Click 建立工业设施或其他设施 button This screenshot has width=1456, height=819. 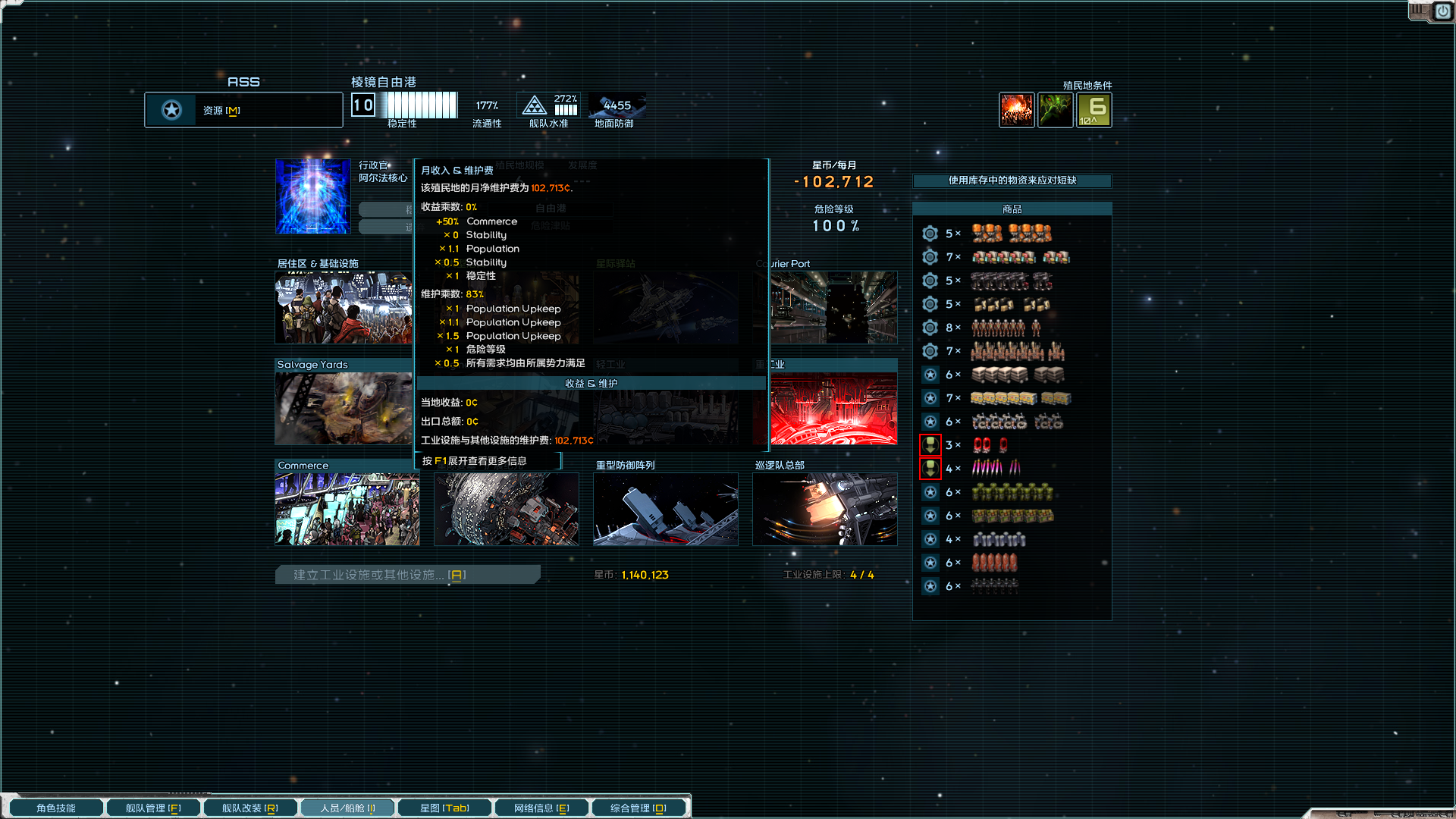coord(407,574)
